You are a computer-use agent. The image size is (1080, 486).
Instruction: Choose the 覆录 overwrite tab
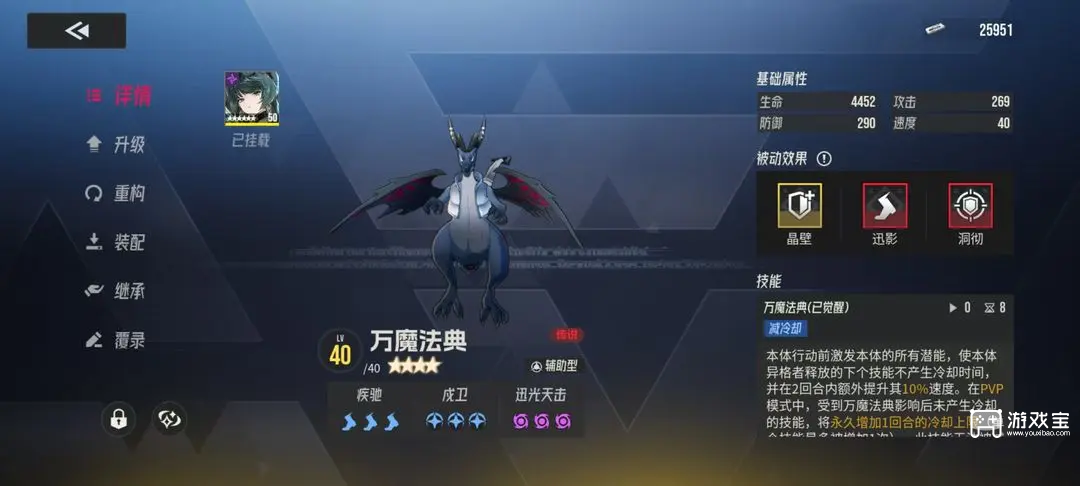117,340
